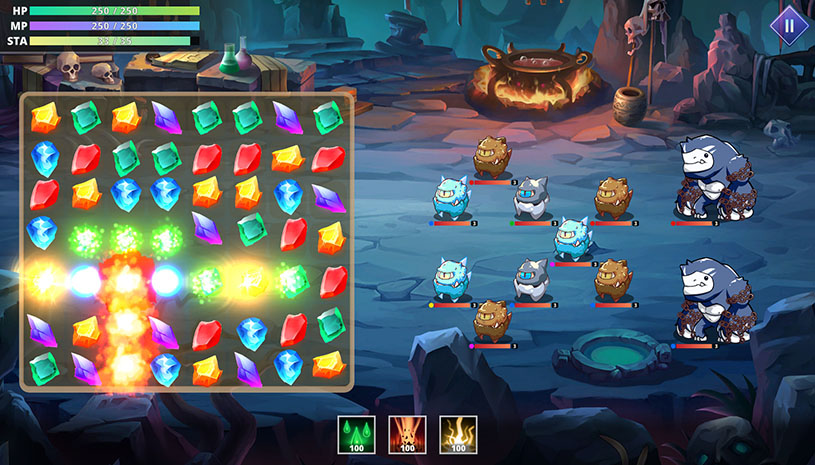Activate the green droplets ability
This screenshot has width=815, height=465.
[x=356, y=434]
